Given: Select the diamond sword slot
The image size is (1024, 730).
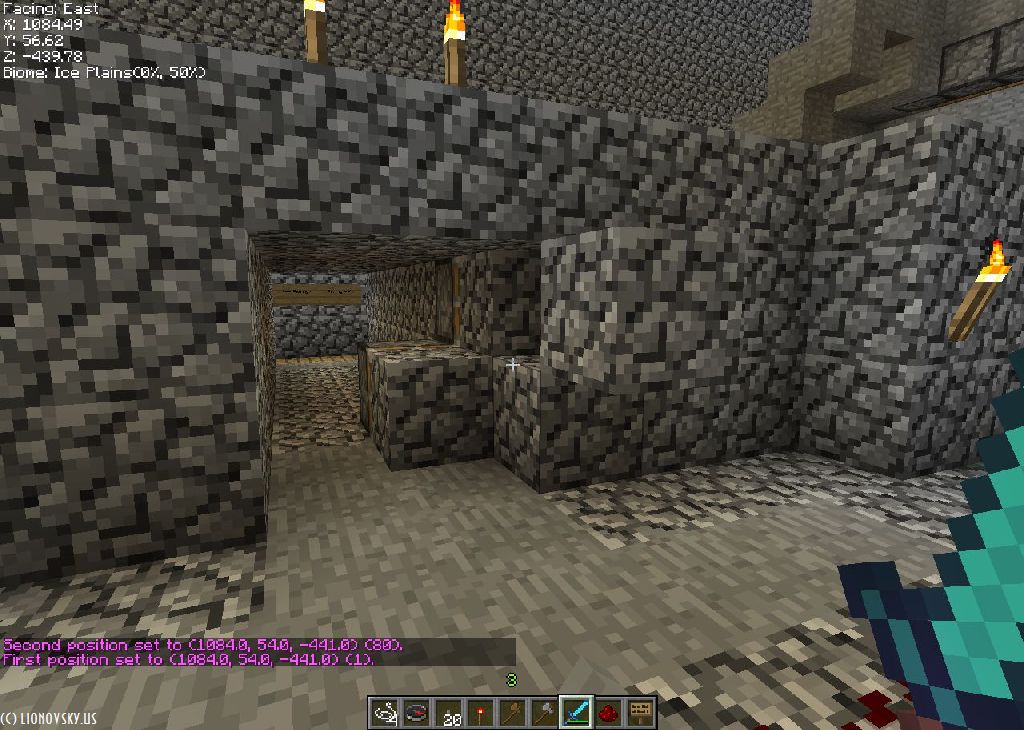Looking at the screenshot, I should [x=576, y=713].
